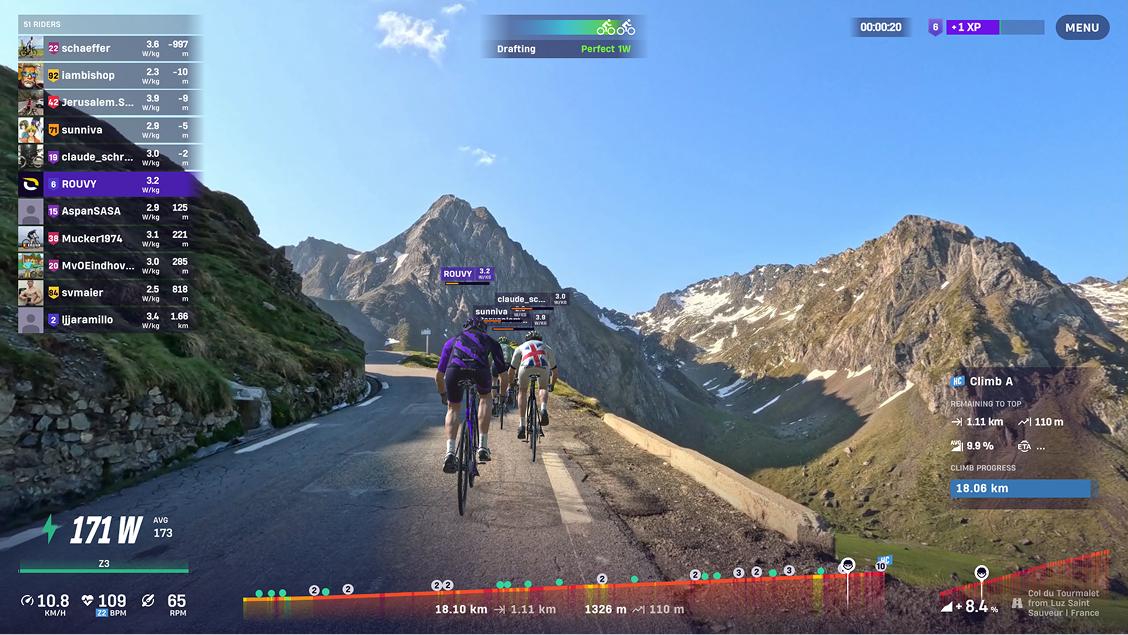Screen dimensions: 1128x635
Task: Select the HC climb marker on profile
Action: pyautogui.click(x=883, y=561)
